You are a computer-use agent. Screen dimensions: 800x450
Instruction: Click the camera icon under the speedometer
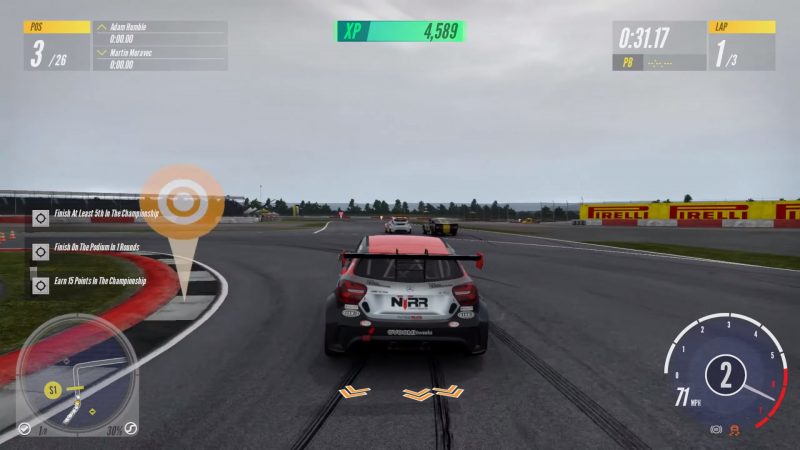(715, 429)
